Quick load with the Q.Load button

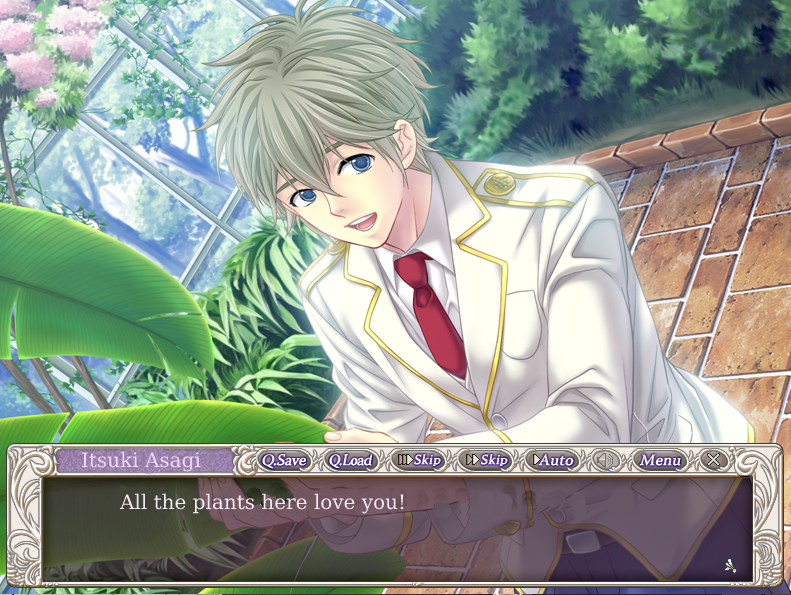(x=350, y=460)
